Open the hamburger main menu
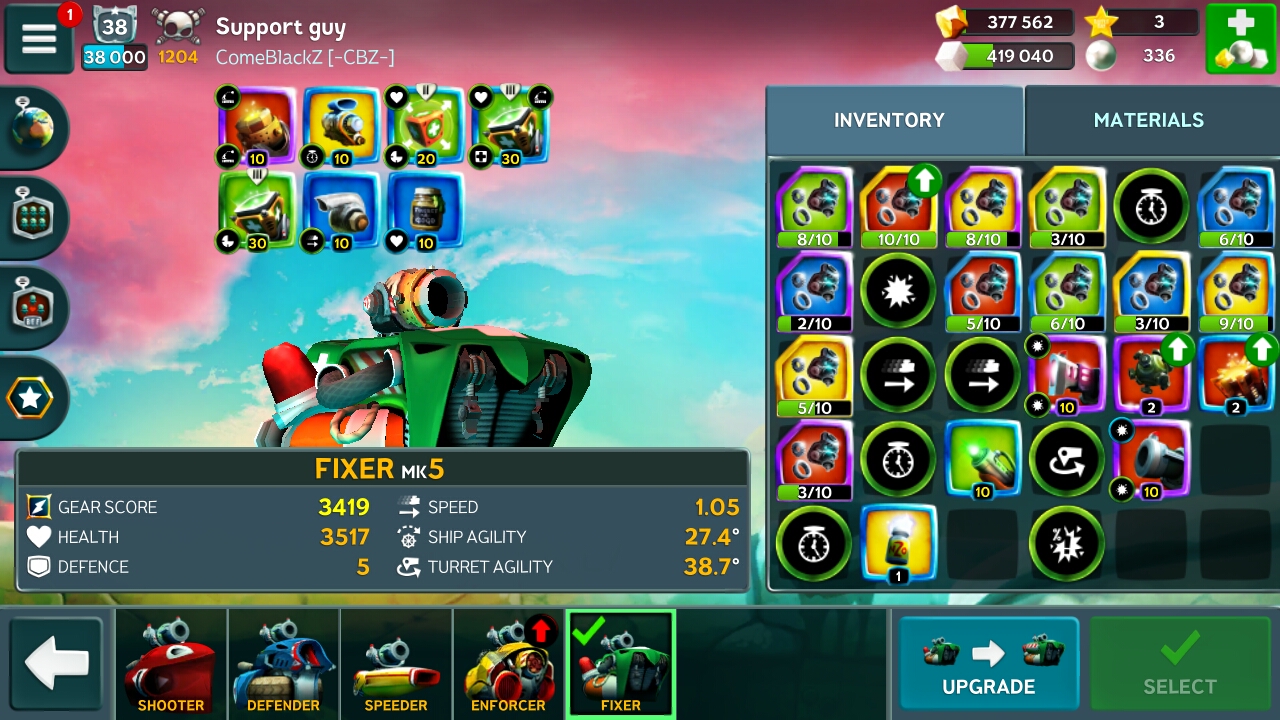The height and width of the screenshot is (720, 1280). pyautogui.click(x=39, y=38)
